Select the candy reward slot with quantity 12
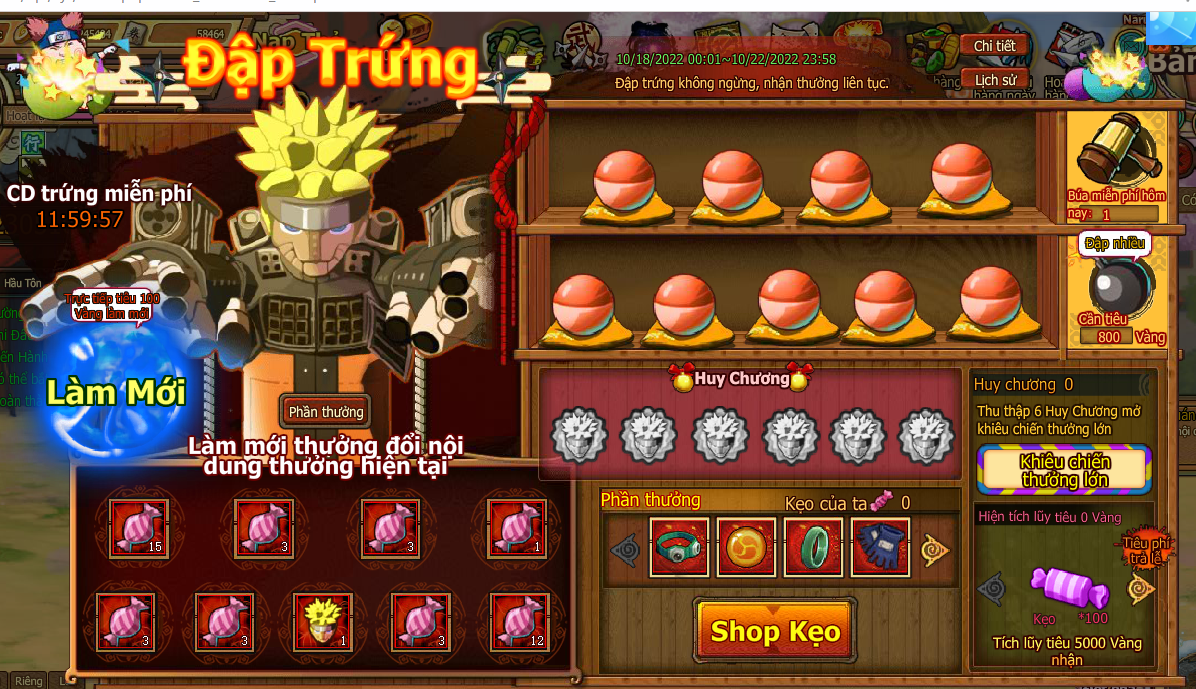The height and width of the screenshot is (689, 1196). point(519,621)
